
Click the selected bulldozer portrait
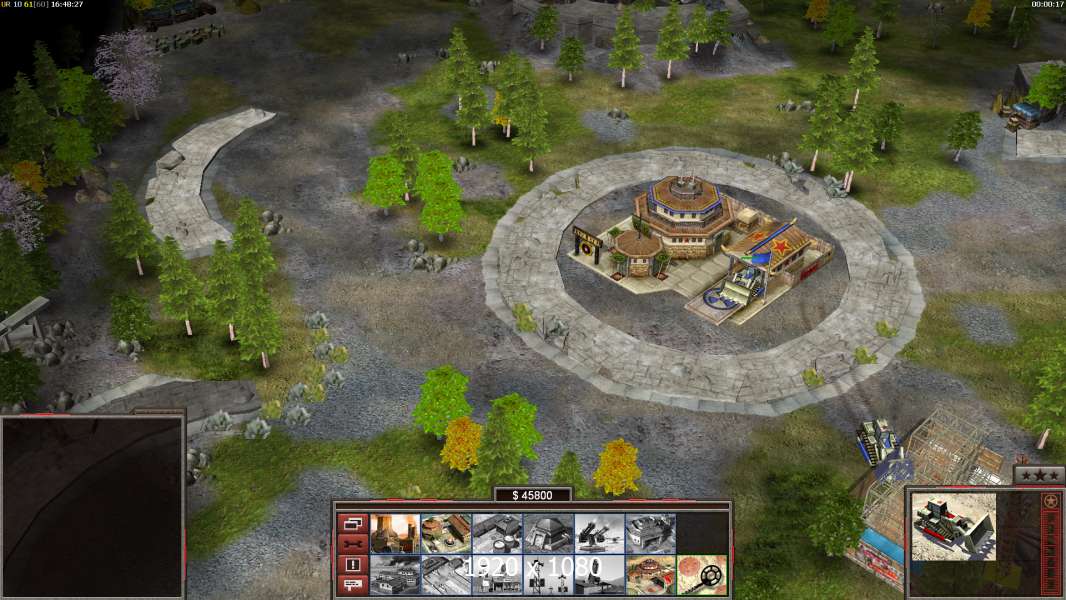[954, 526]
